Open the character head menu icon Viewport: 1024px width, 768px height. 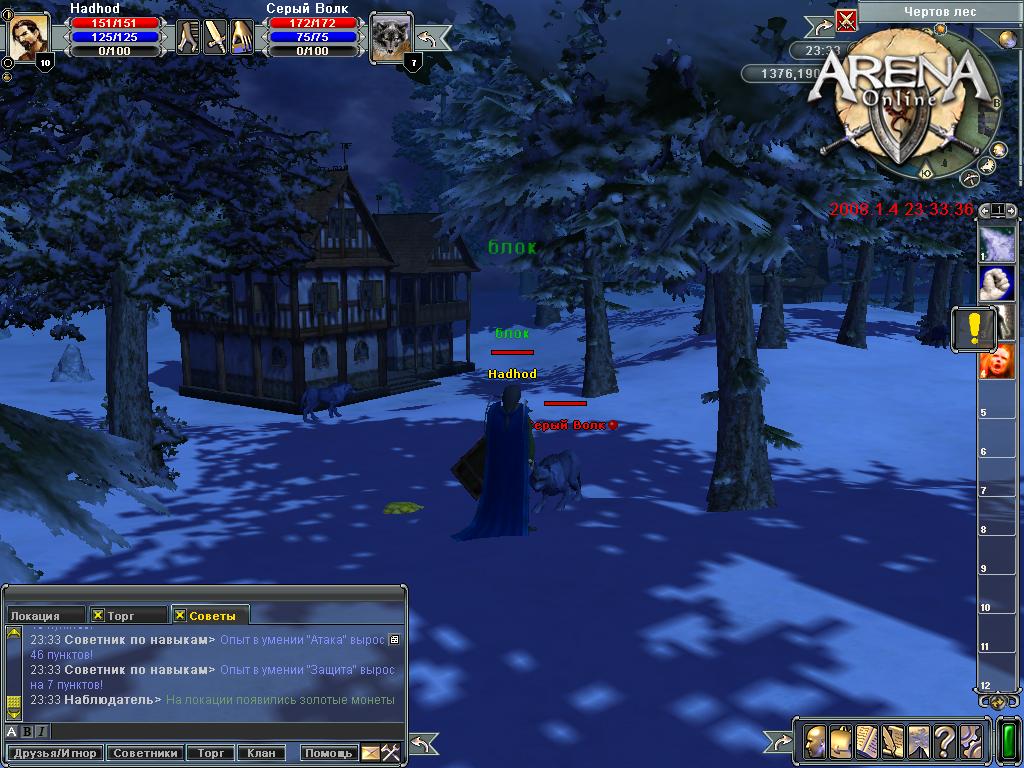click(815, 742)
